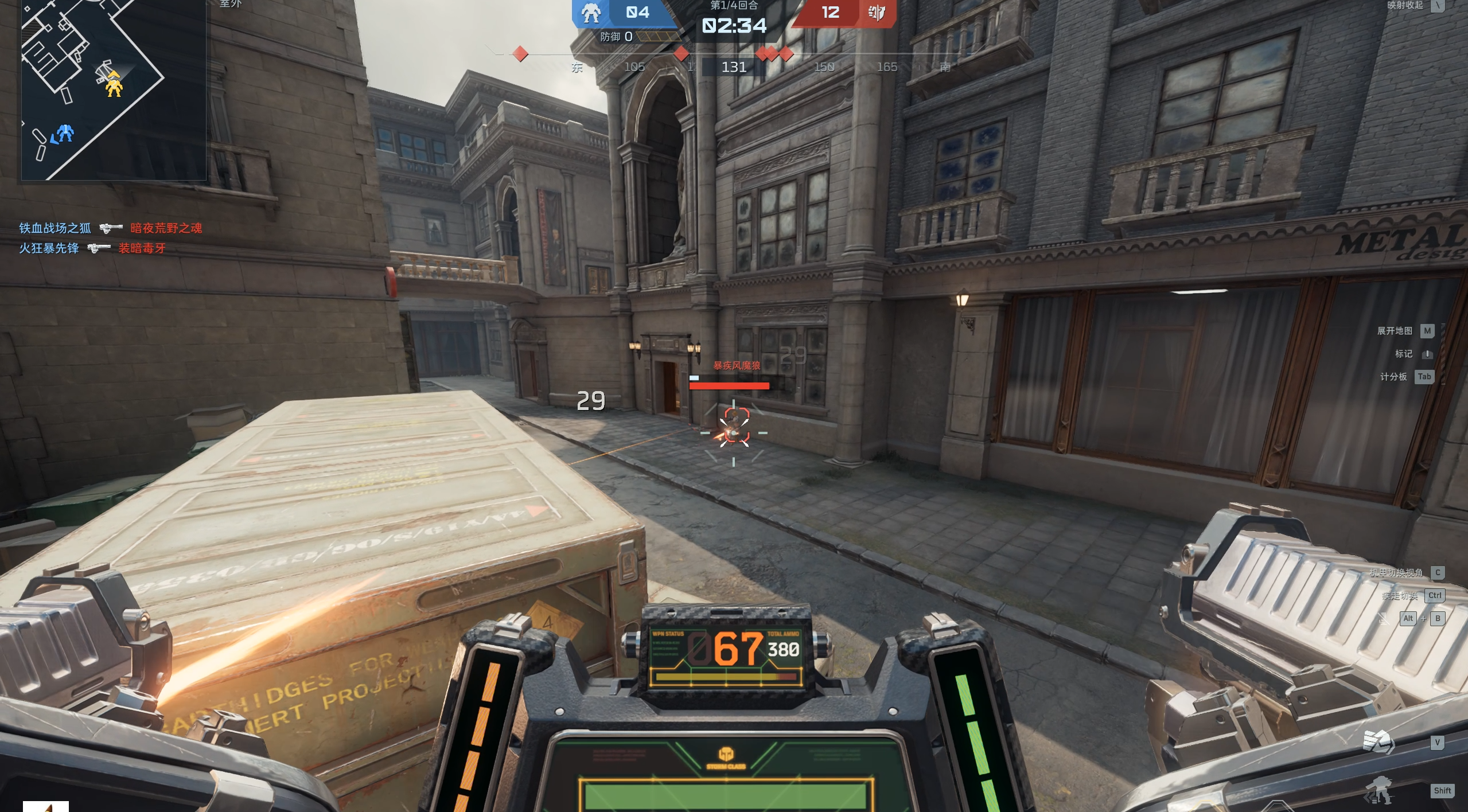Click the yellow mech marker on minimap
This screenshot has height=812, width=1468.
point(114,86)
